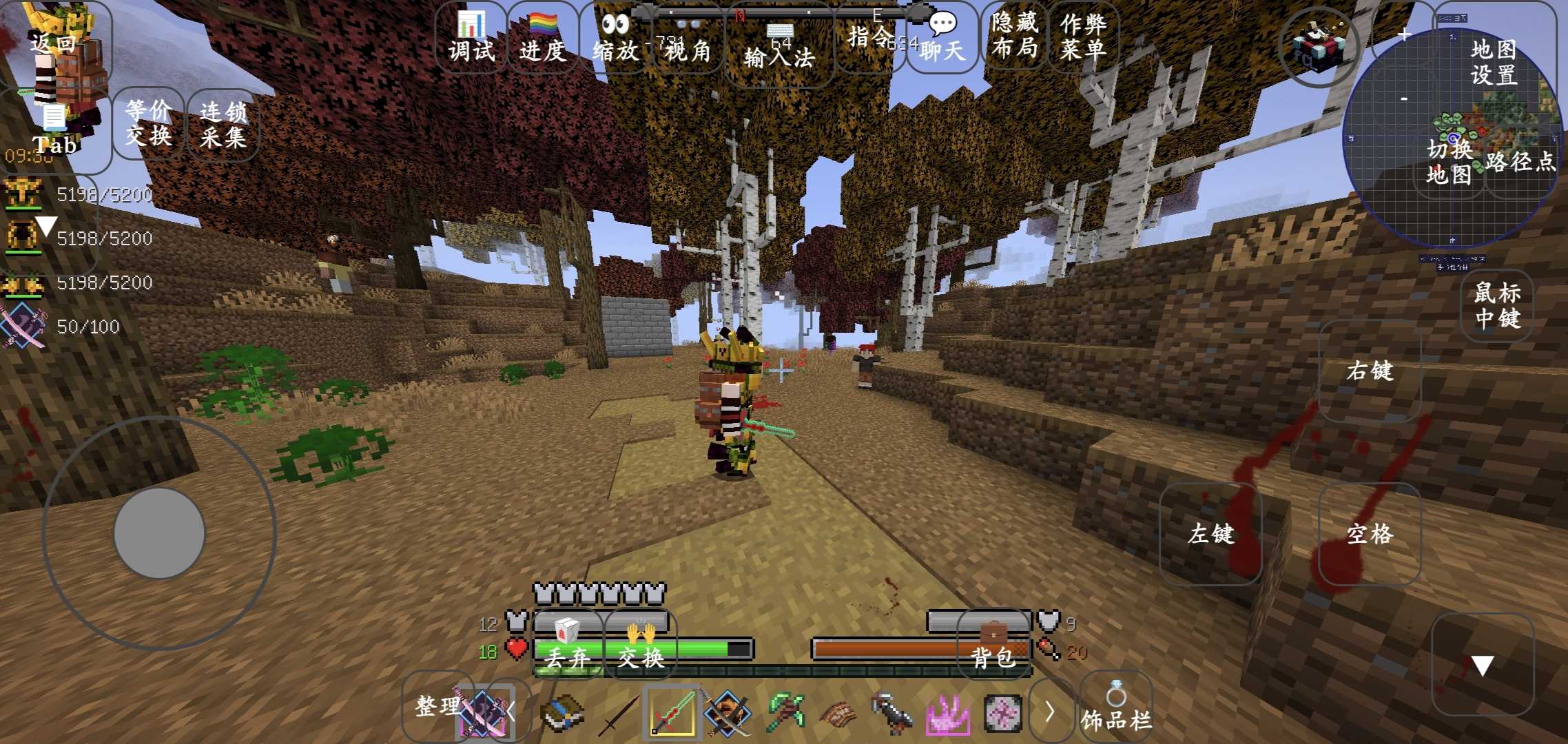The height and width of the screenshot is (744, 1568).
Task: Toggle the 缩放 zoom button
Action: (x=615, y=38)
